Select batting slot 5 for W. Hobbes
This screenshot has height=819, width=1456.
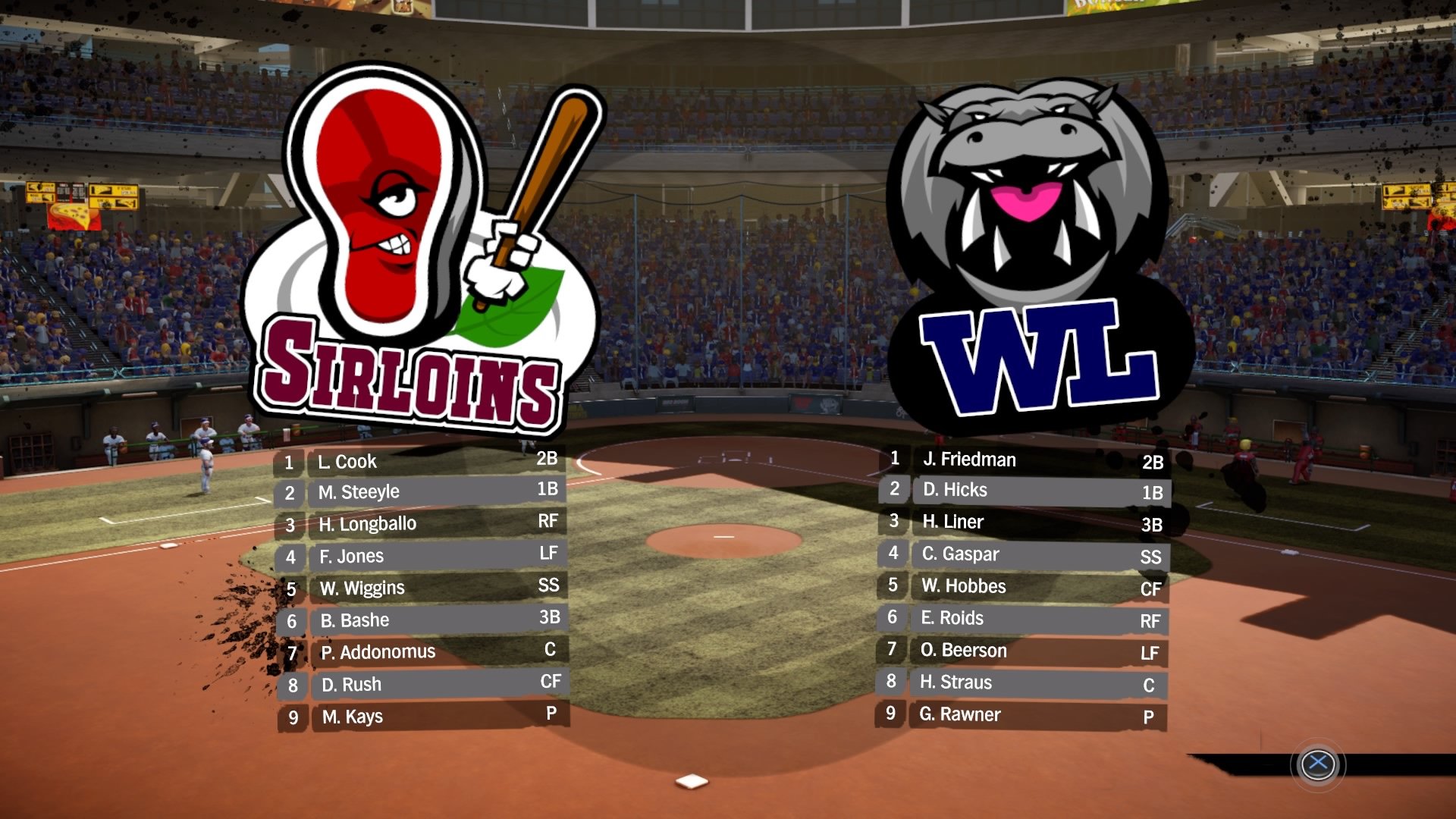[892, 586]
